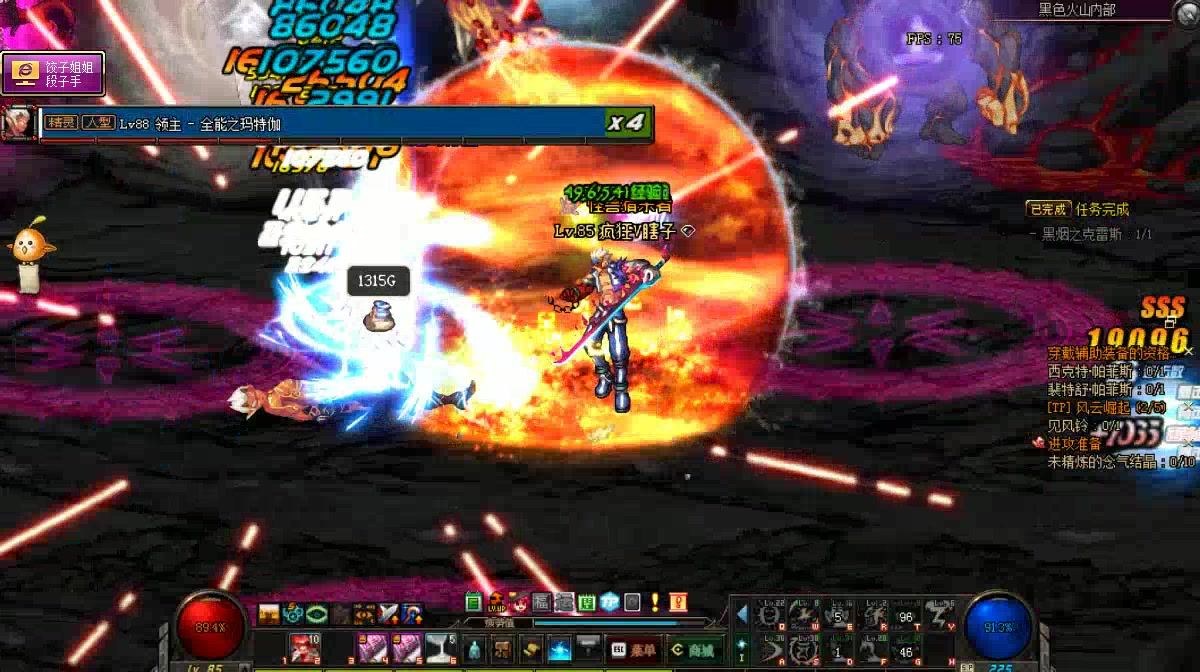Activate the S hotkey skill

tap(806, 650)
